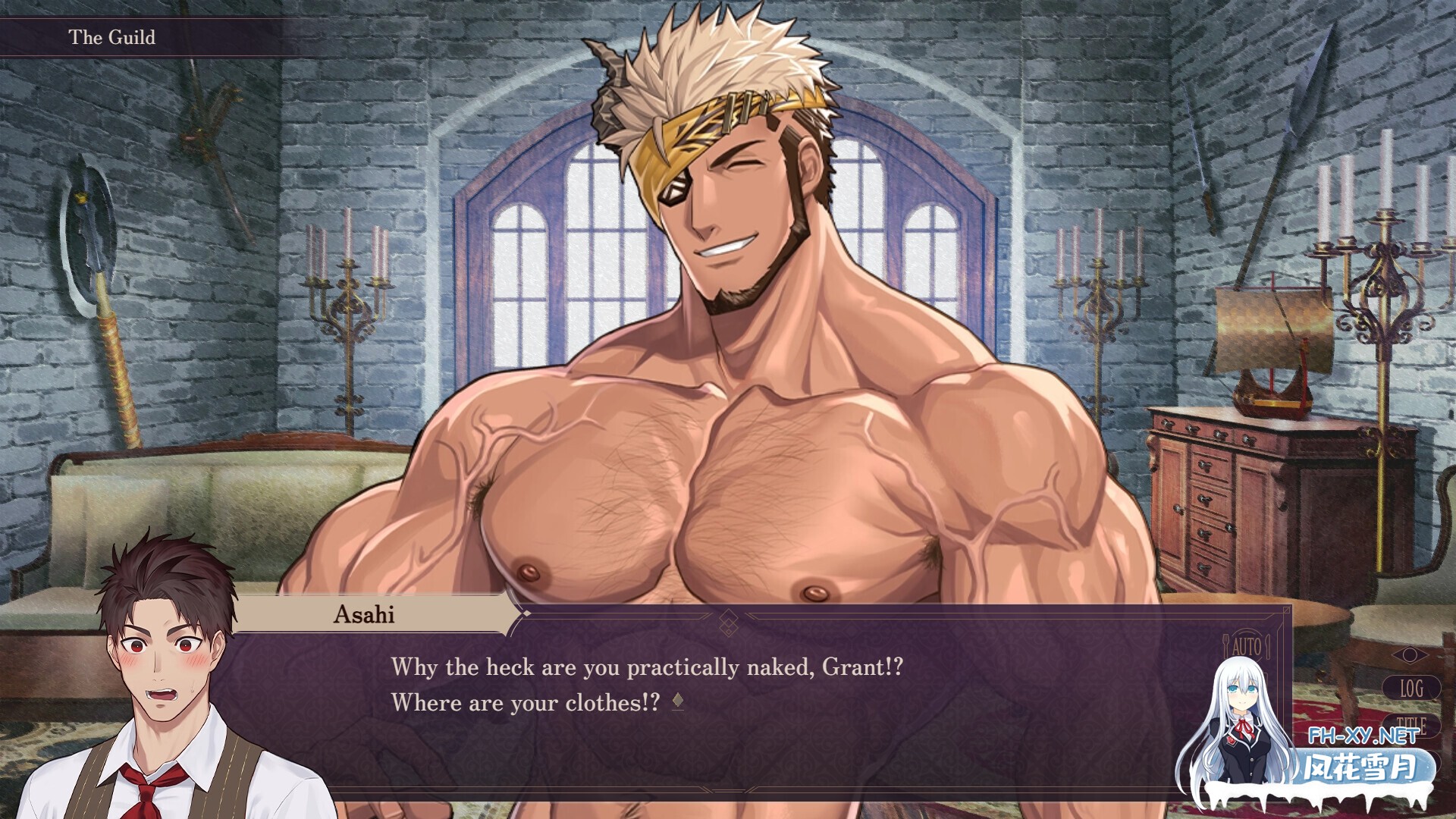1456x819 pixels.
Task: Return to the TITLE screen
Action: click(1411, 723)
